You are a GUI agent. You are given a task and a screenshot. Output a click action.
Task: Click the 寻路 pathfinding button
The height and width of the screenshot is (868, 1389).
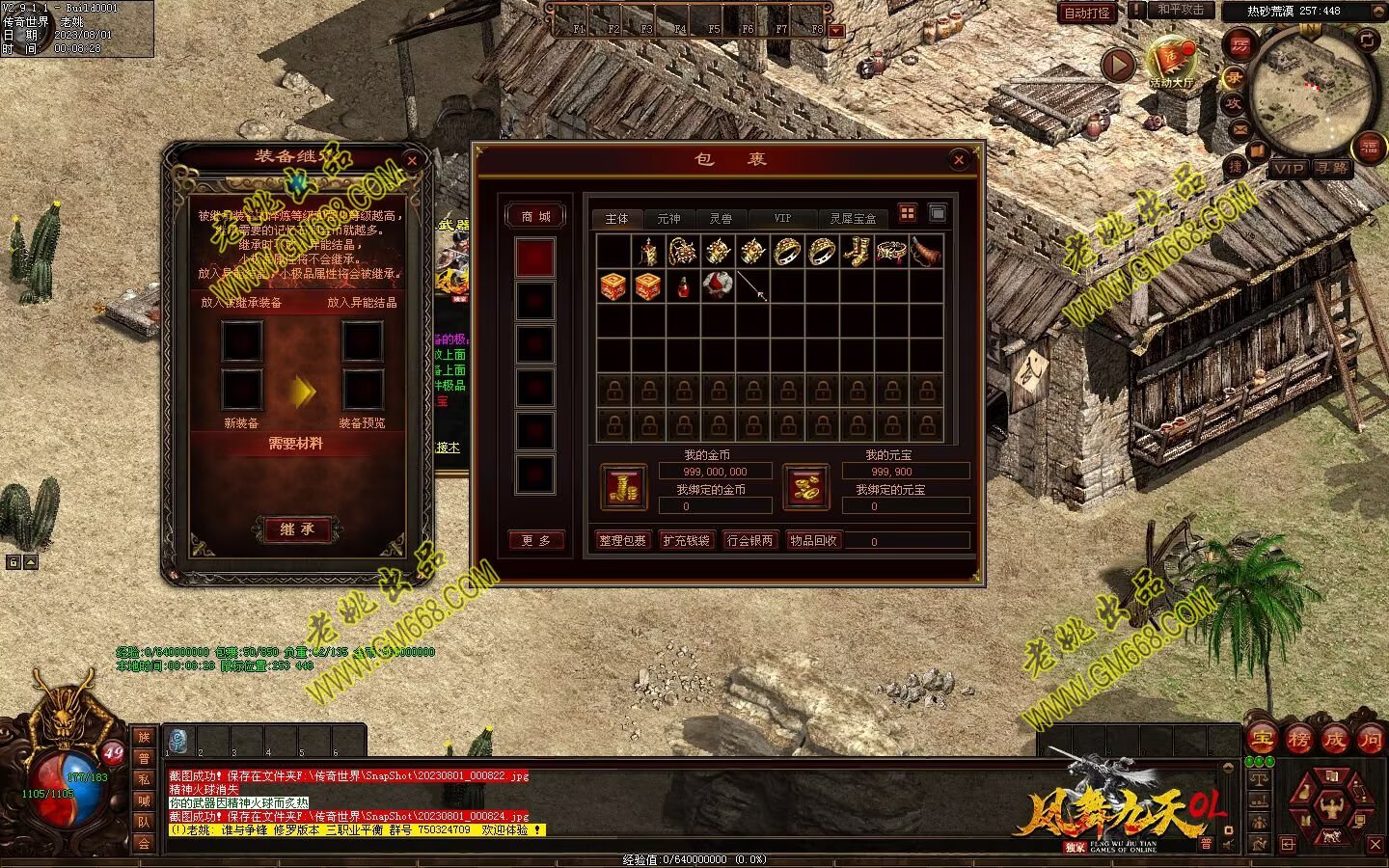tap(1332, 169)
